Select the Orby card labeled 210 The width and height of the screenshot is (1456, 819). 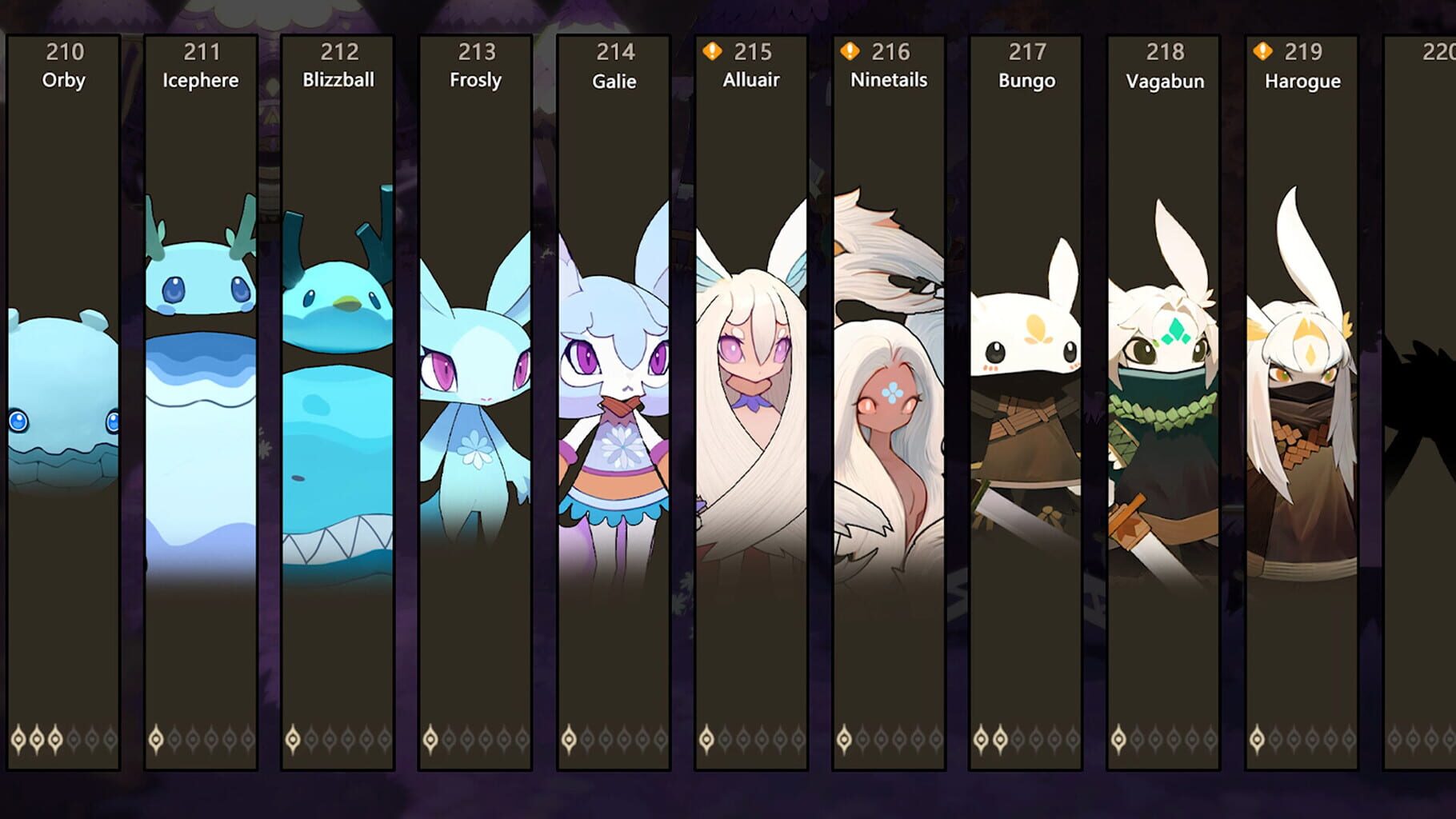[64, 400]
